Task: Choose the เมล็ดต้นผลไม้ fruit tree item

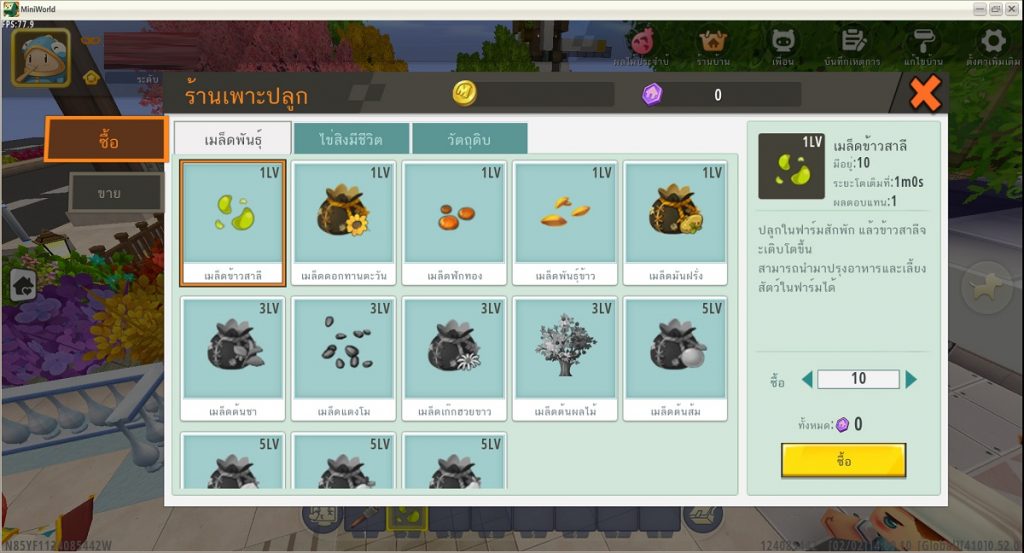Action: 564,357
